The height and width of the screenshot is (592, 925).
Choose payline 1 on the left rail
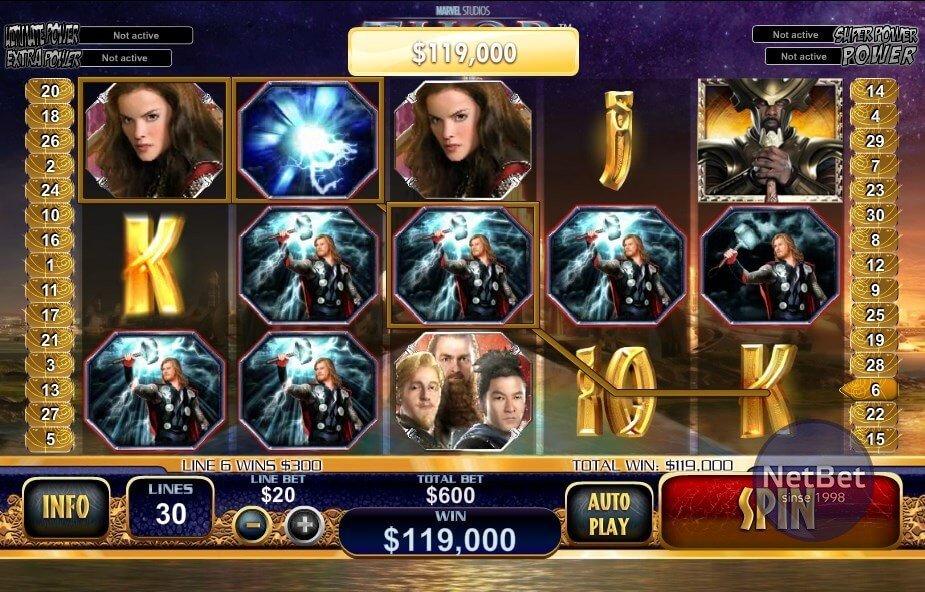coord(50,265)
